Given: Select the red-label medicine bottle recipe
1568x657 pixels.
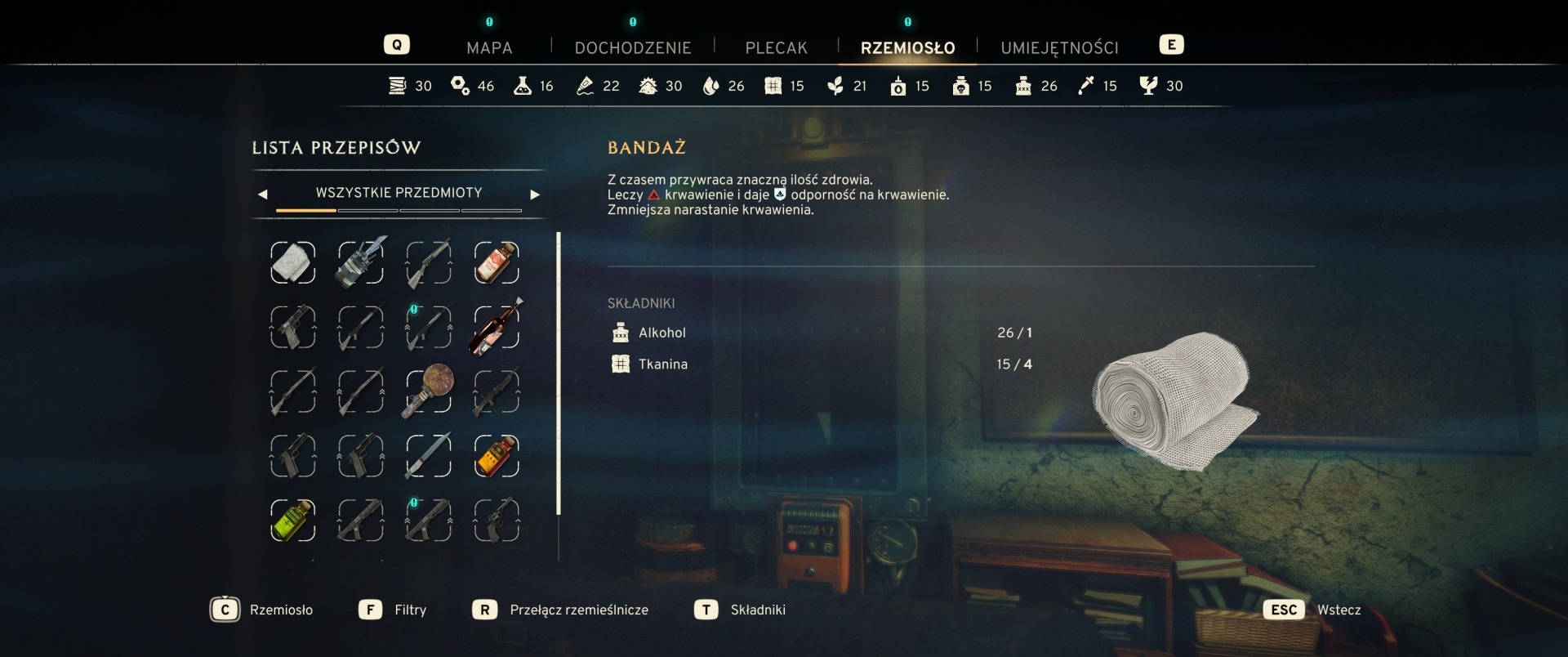Looking at the screenshot, I should click(x=496, y=263).
